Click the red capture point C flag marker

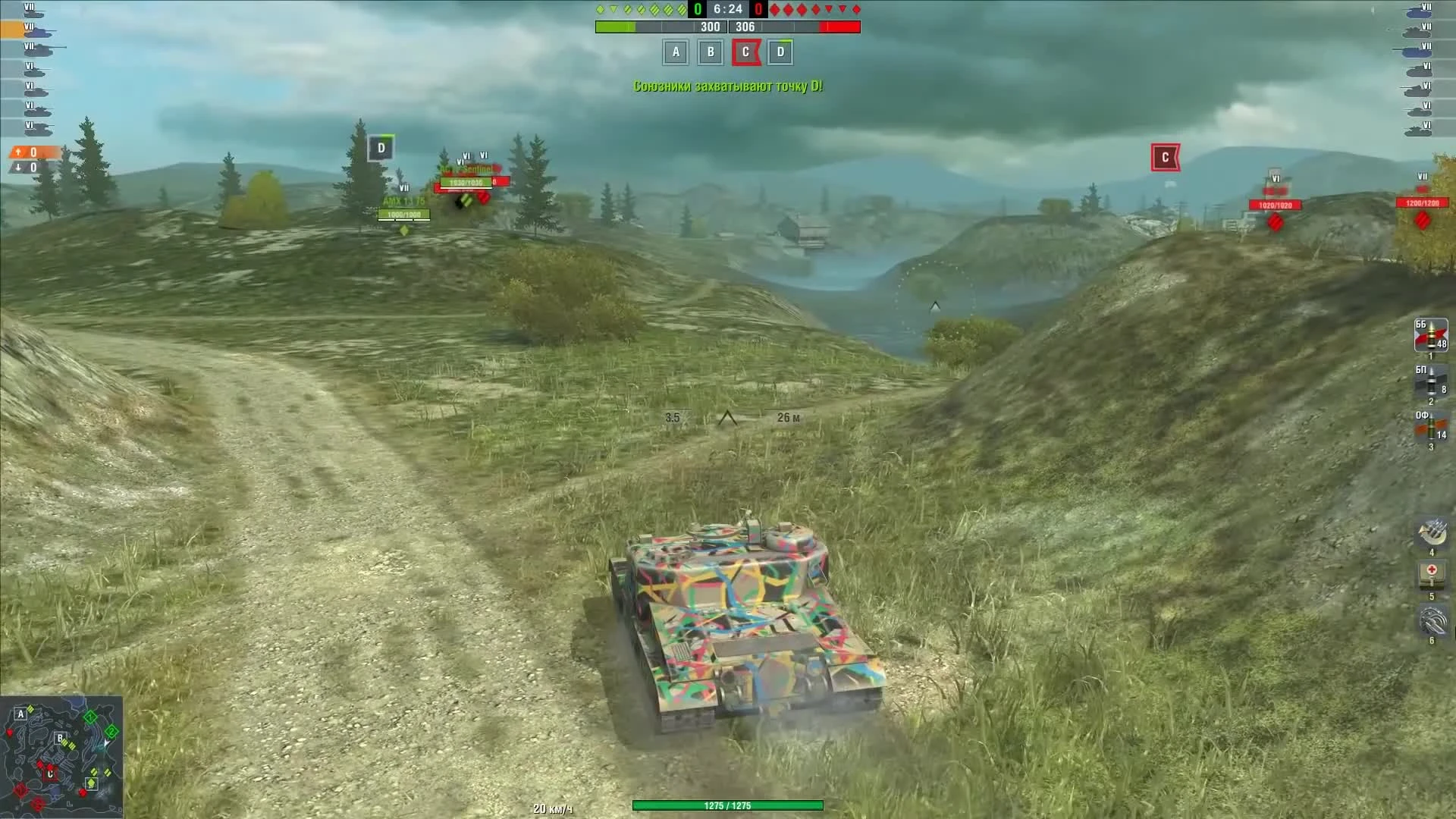[1166, 158]
